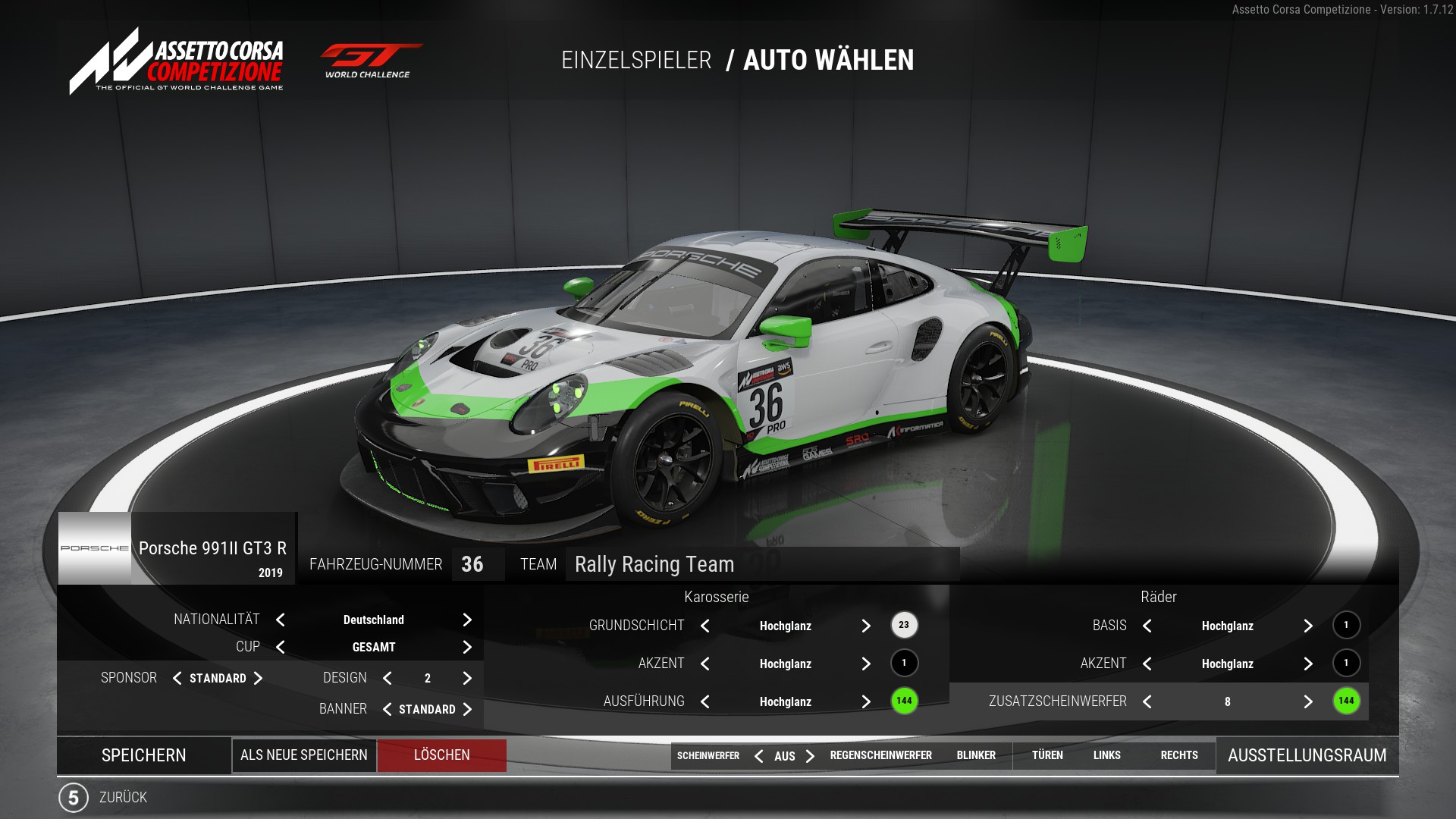
Task: Edit the Rally Racing Team name field
Action: tap(761, 564)
